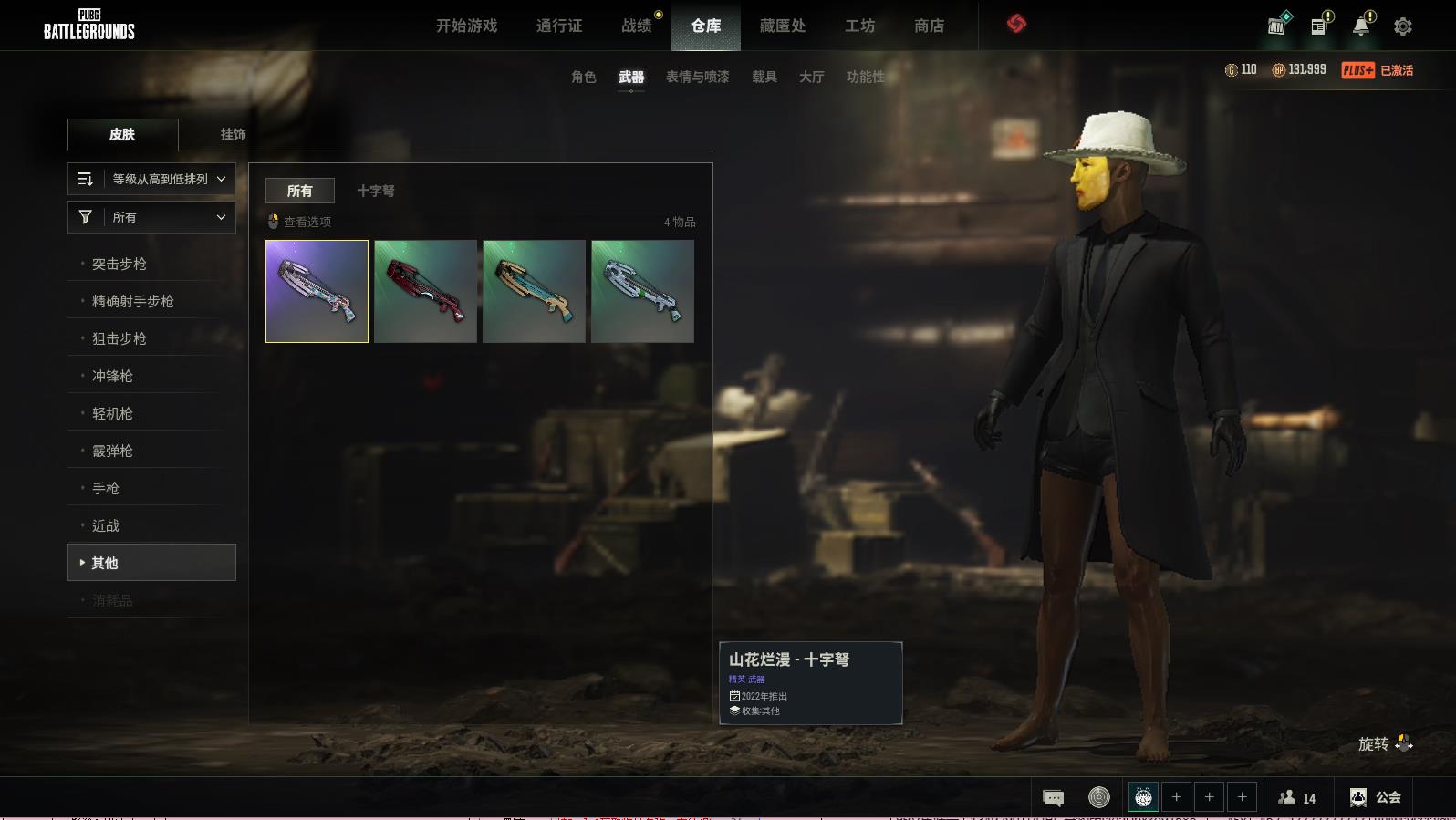Switch to the 工坊 workshop page
Image resolution: width=1456 pixels, height=820 pixels.
point(859,26)
